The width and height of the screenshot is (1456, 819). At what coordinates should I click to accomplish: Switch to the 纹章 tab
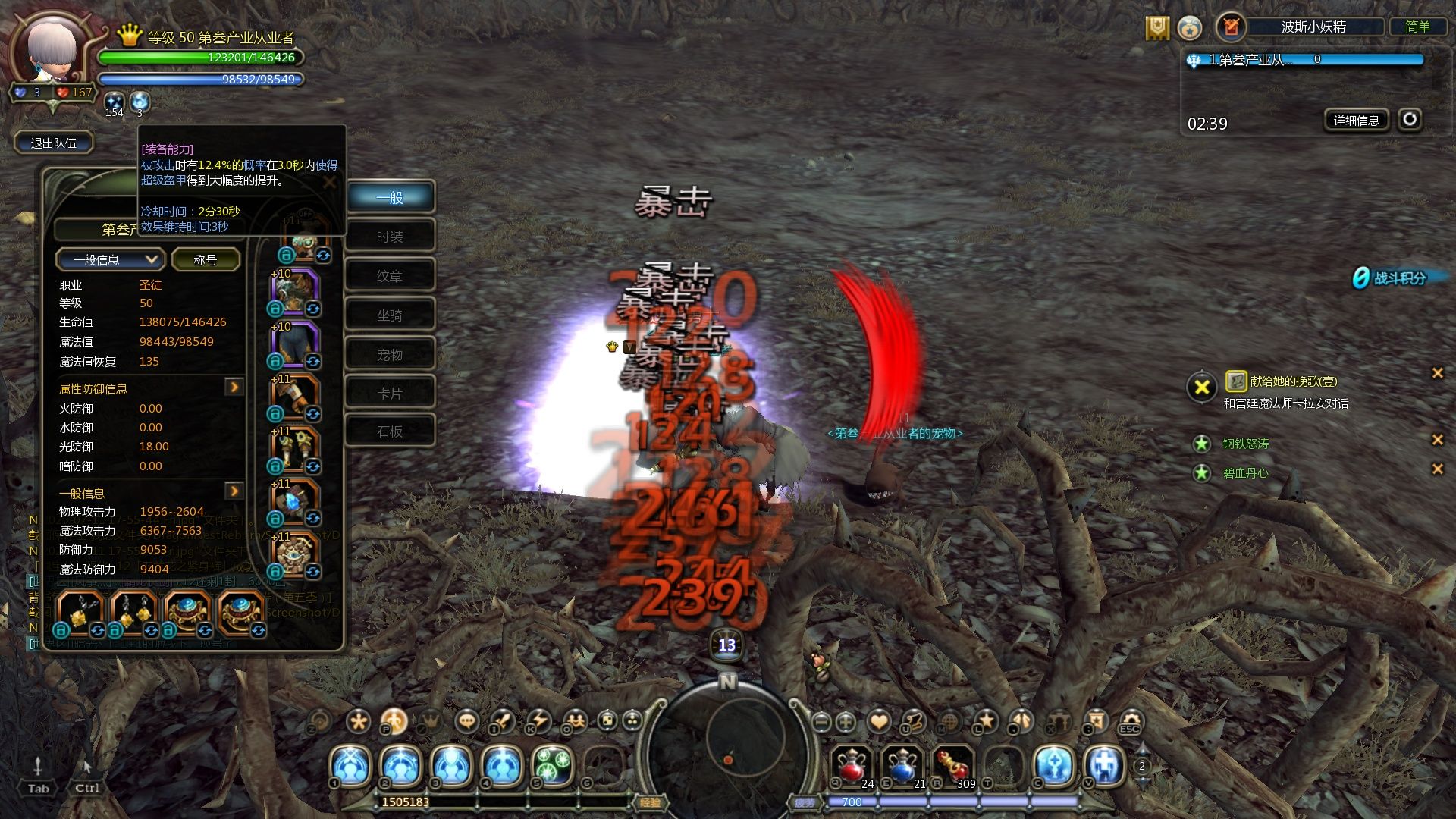390,276
